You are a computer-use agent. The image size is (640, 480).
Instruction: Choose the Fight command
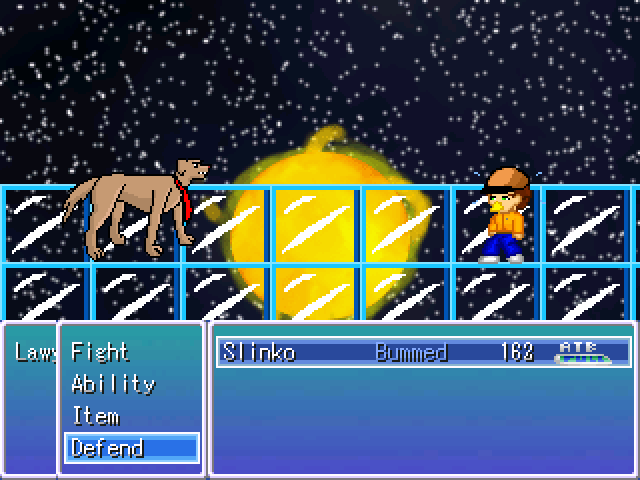(100, 352)
